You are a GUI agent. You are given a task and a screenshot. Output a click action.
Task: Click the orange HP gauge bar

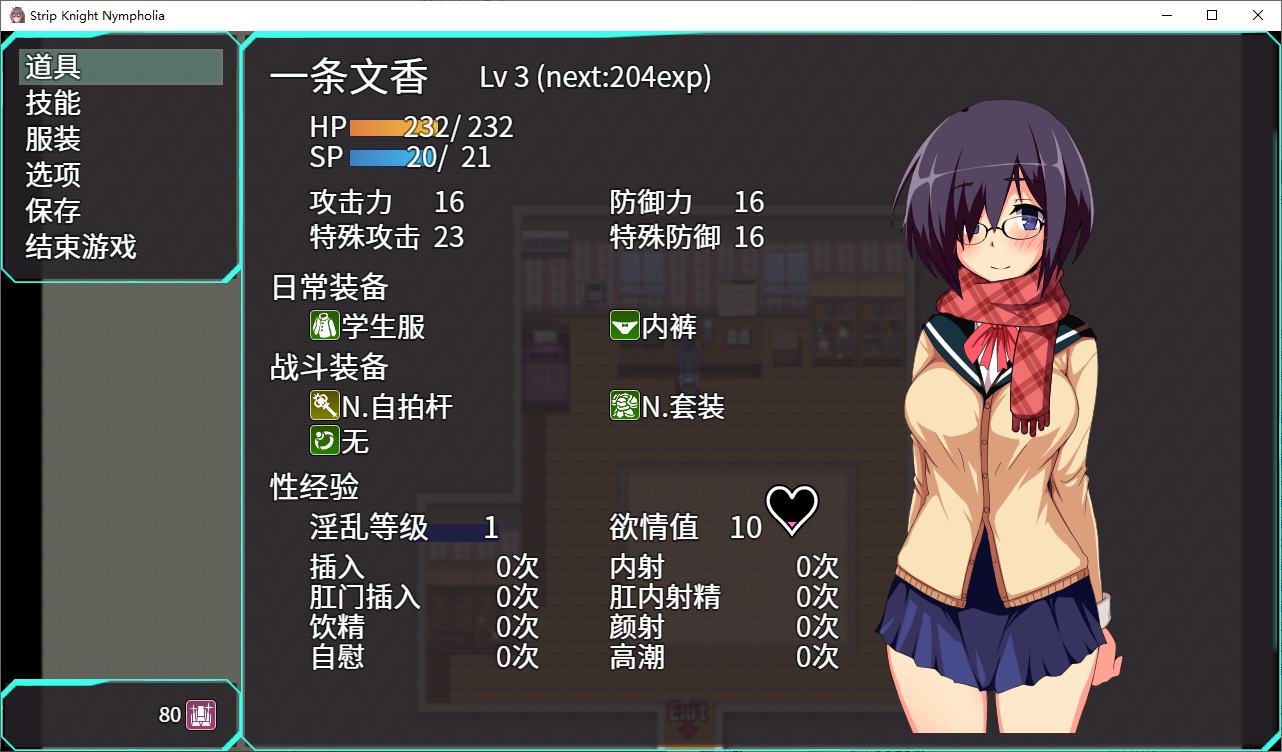point(390,126)
